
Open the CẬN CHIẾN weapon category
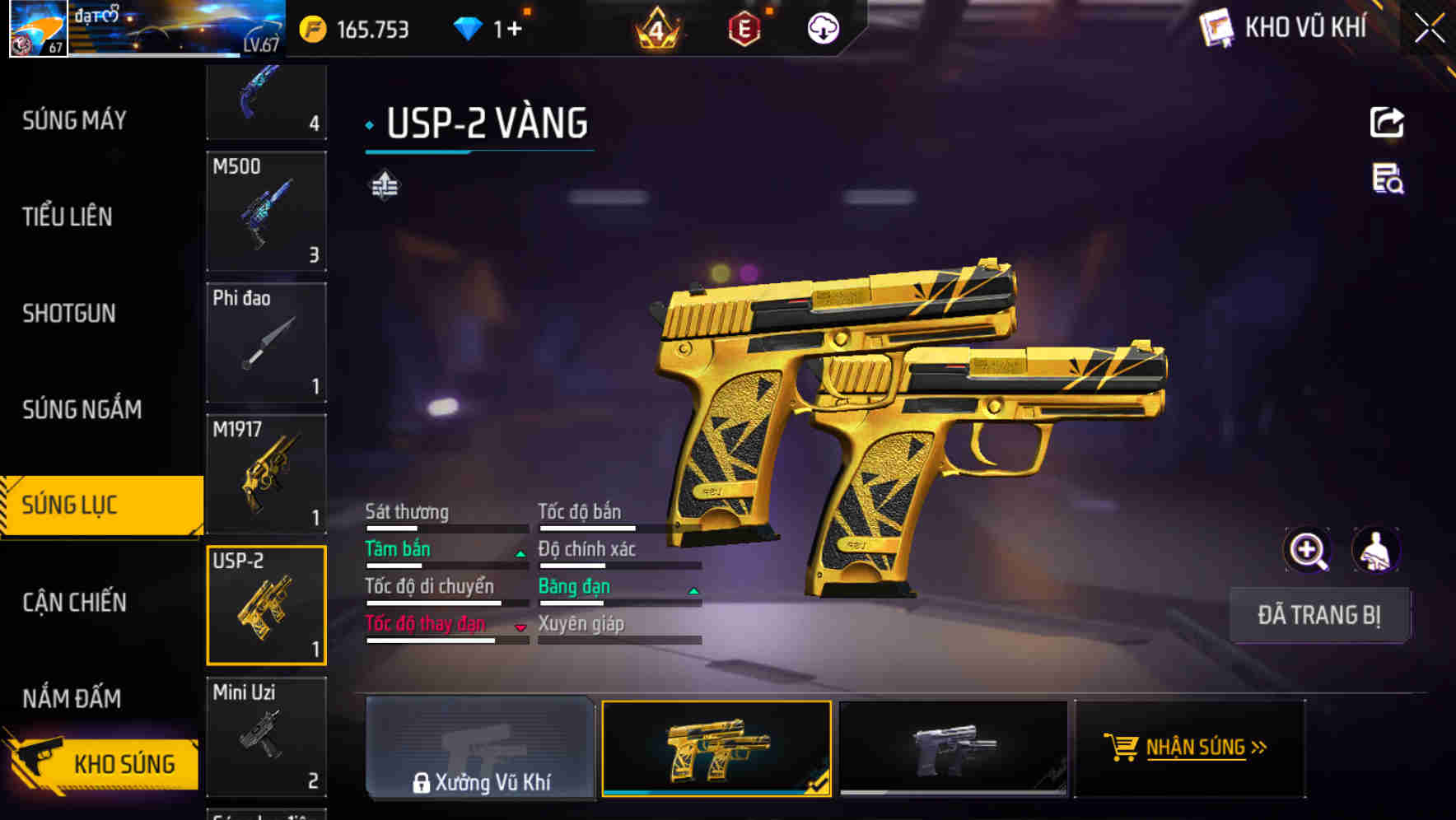pos(74,603)
